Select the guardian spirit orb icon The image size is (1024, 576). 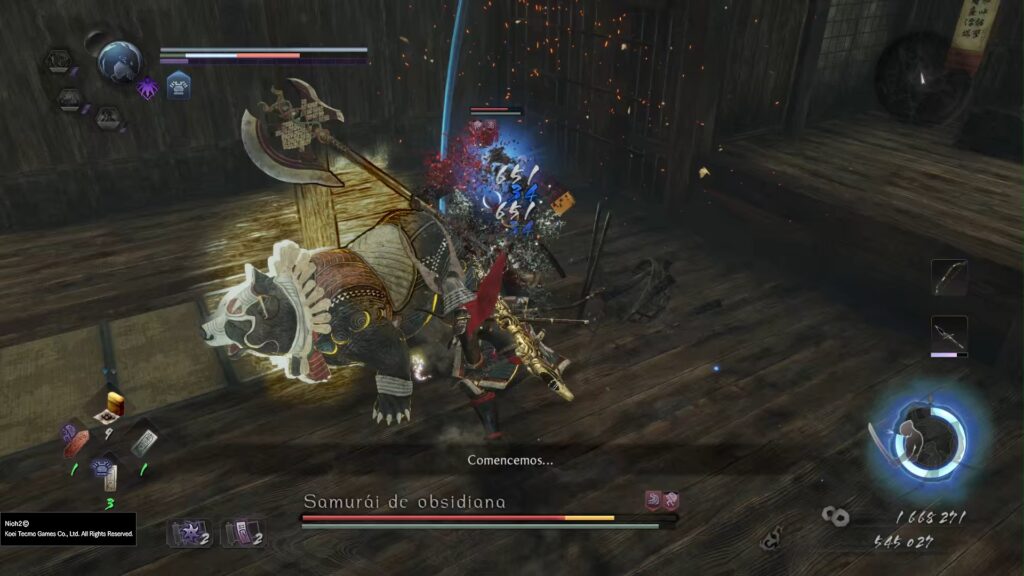click(120, 62)
